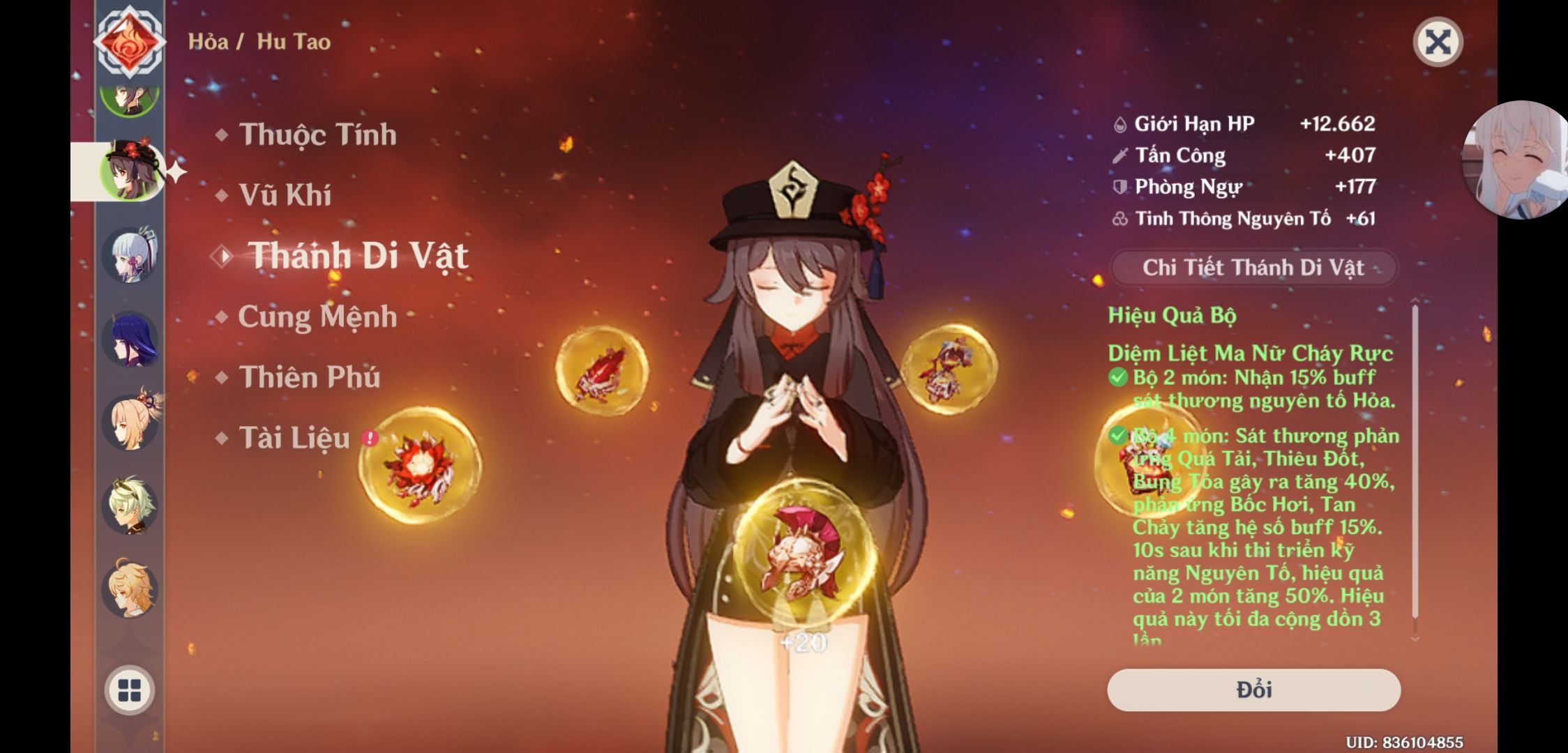Open Chi Tiết Thánh Di Vật details
The width and height of the screenshot is (1568, 753).
tap(1253, 267)
